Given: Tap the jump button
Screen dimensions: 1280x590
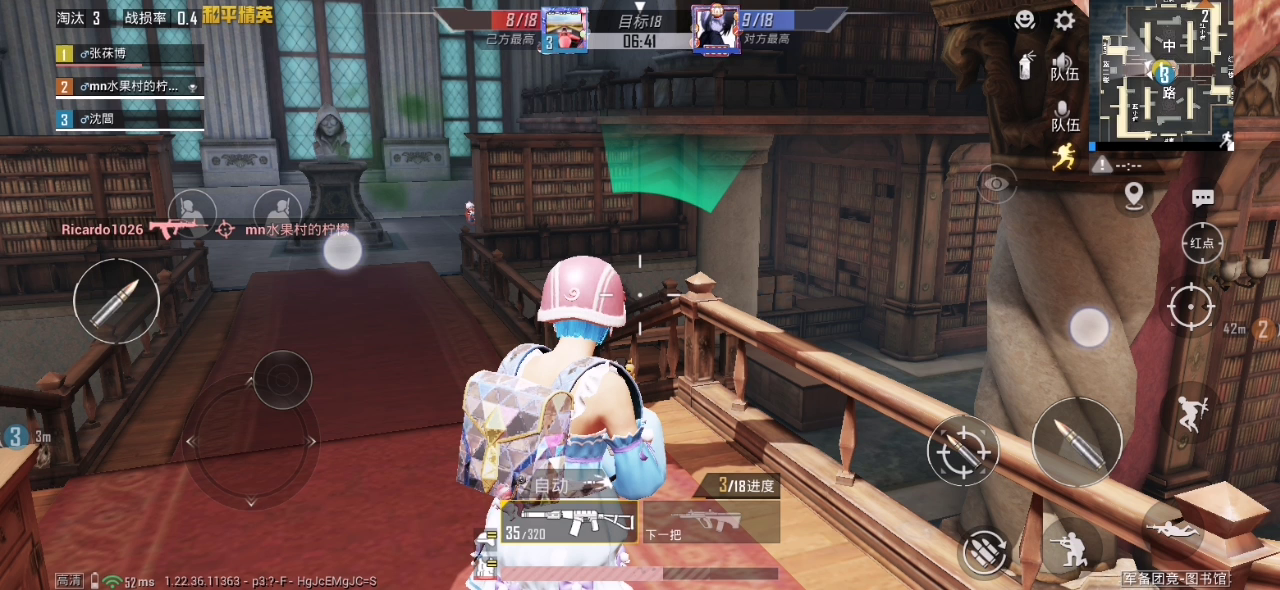Looking at the screenshot, I should tap(1192, 412).
